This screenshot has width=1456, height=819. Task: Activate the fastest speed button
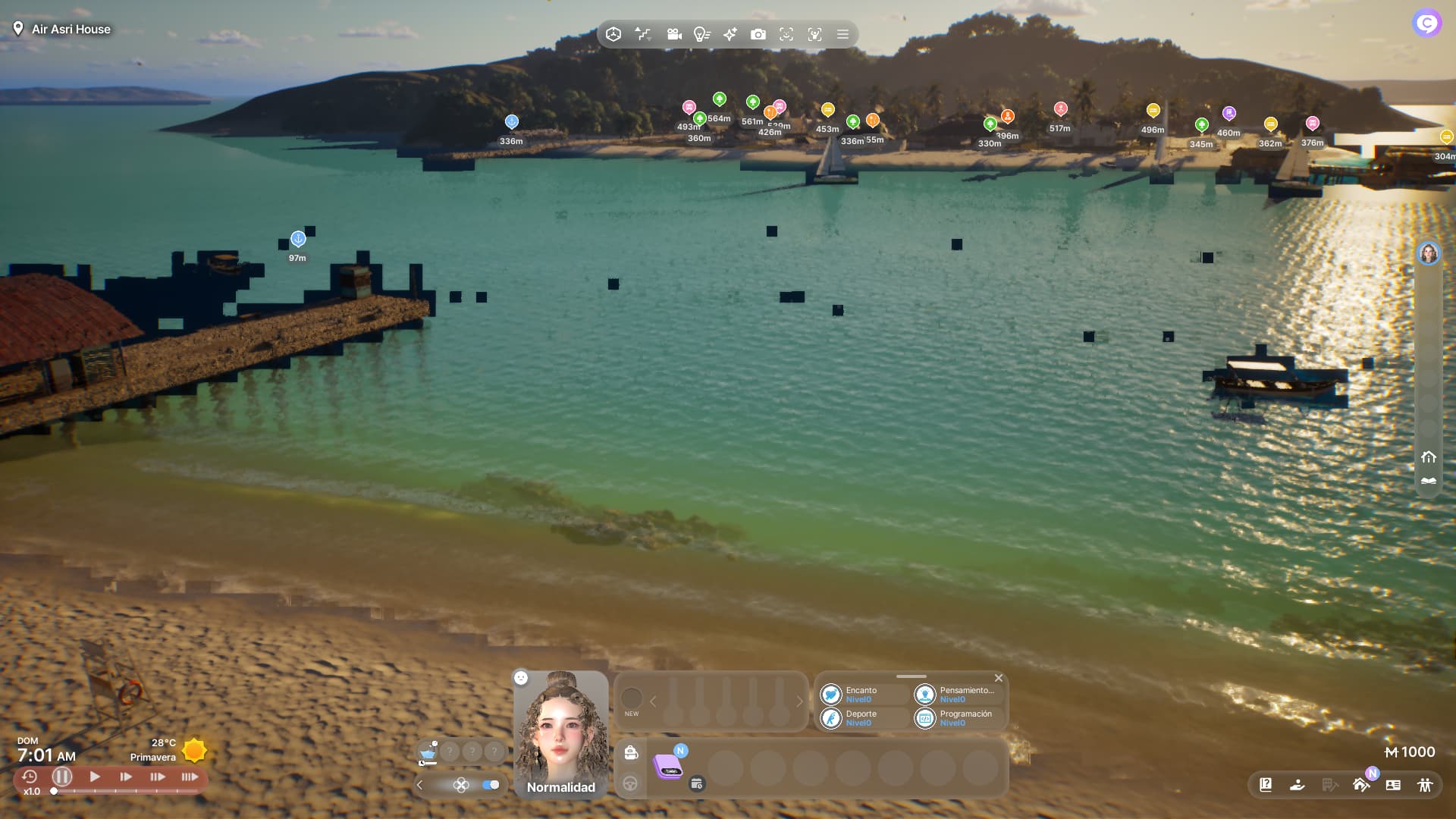[x=190, y=777]
